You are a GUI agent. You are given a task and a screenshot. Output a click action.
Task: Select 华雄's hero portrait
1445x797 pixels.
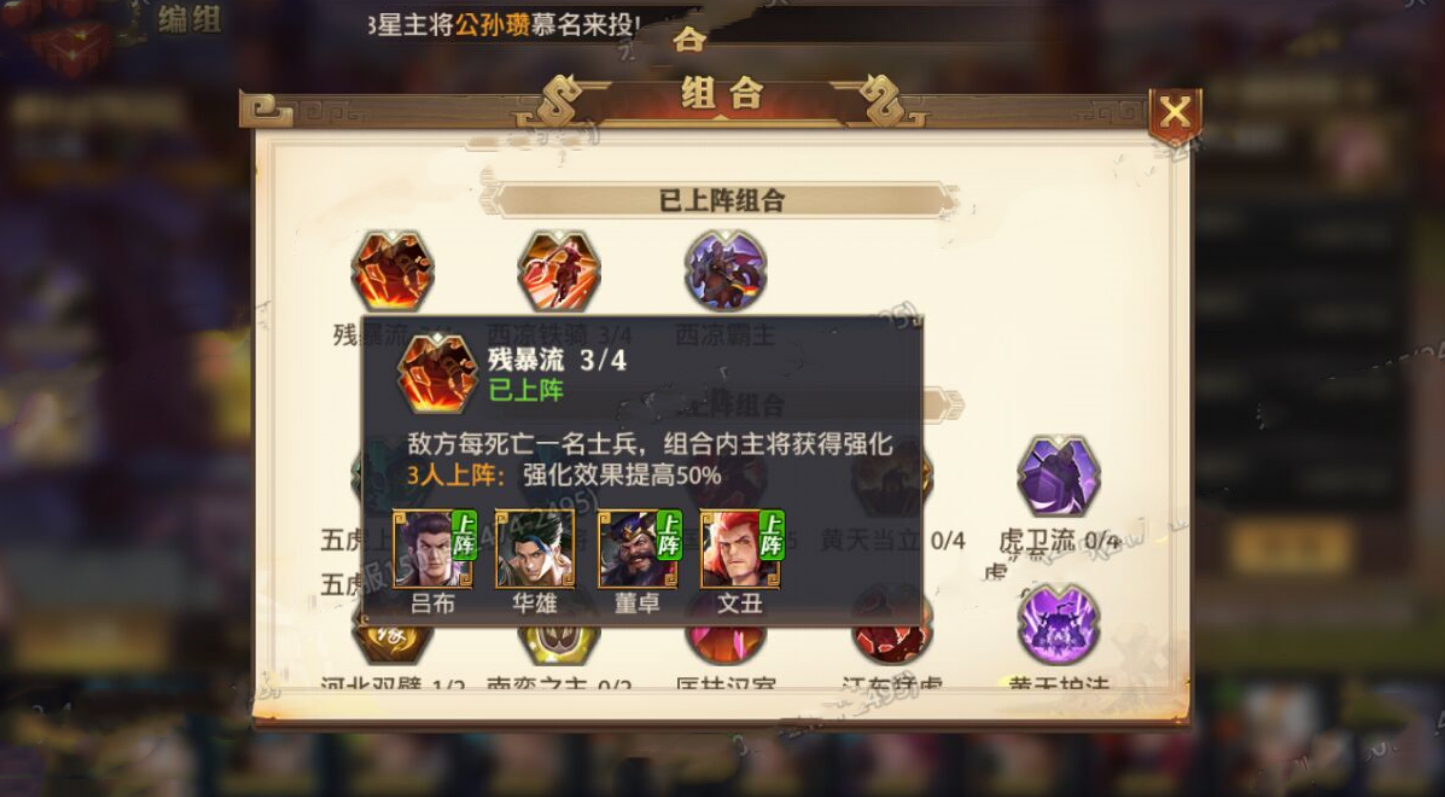coord(534,550)
